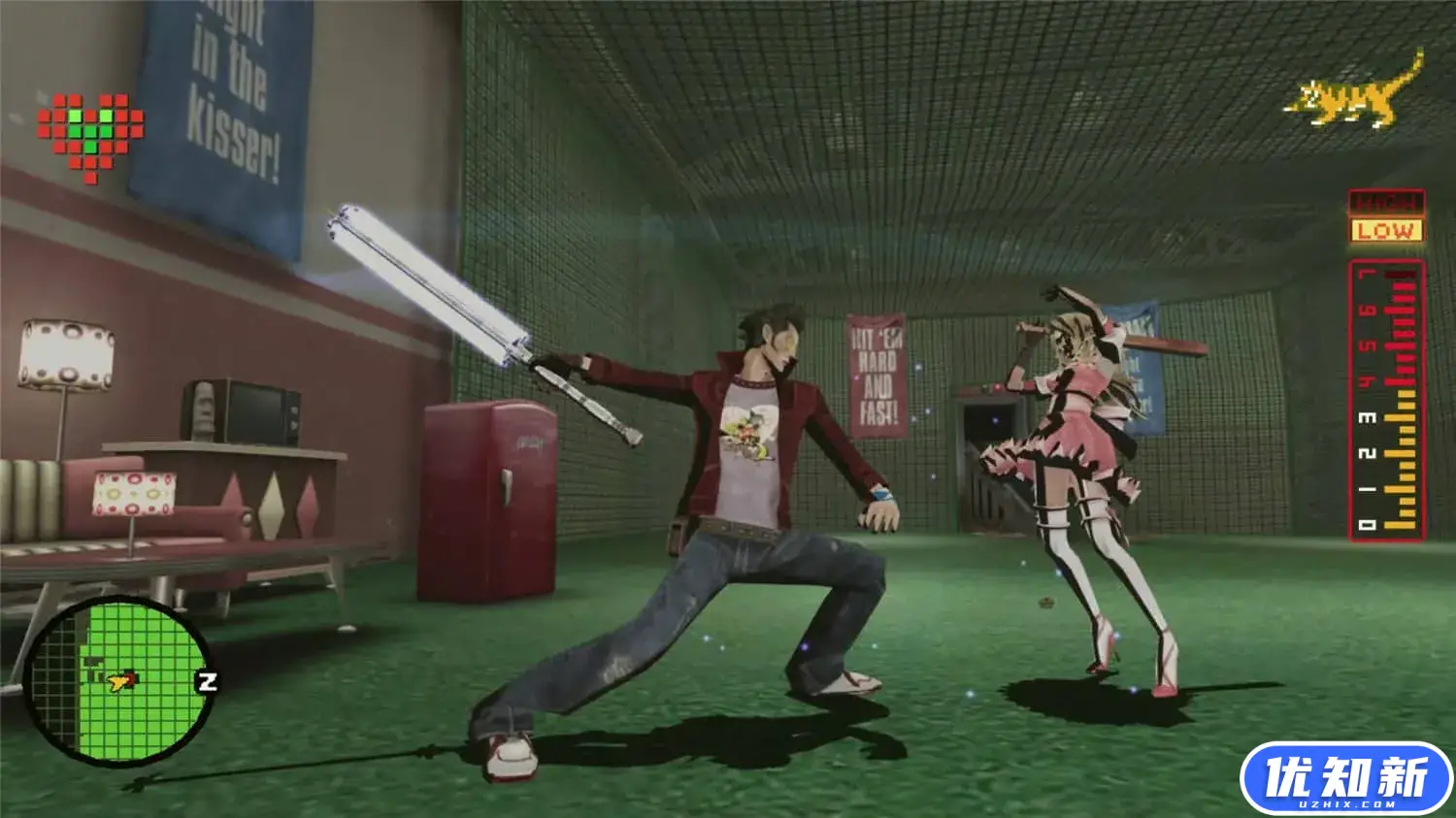Click the Z compass marker beside the minimap
Screen dimensions: 1456x818
click(207, 681)
